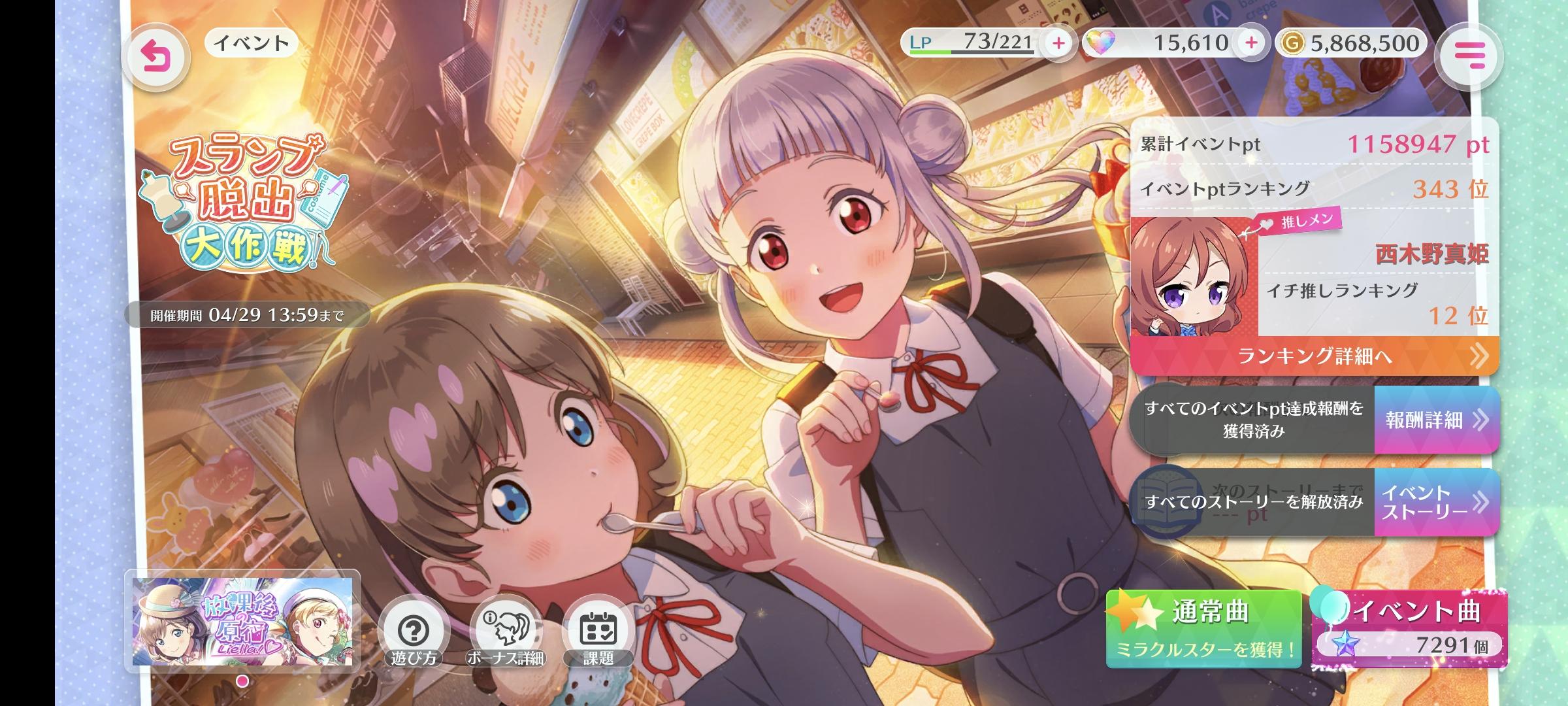Check the LP gauge showing 73/221
This screenshot has width=1568, height=706.
[985, 42]
